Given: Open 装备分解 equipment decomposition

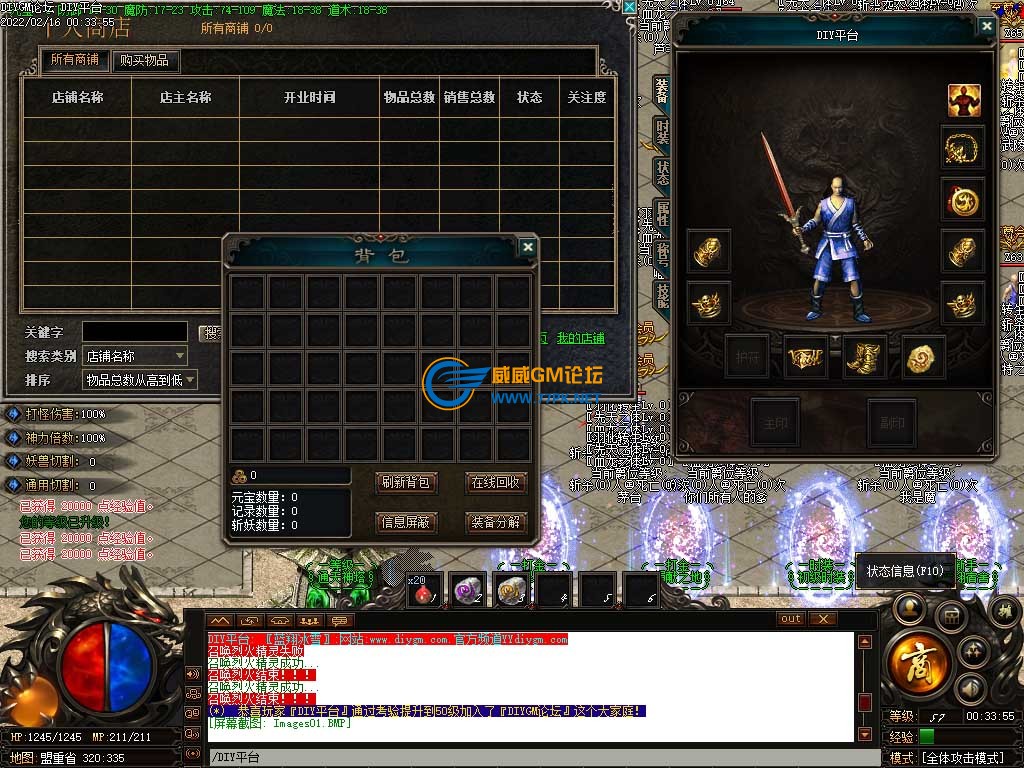Looking at the screenshot, I should point(496,522).
